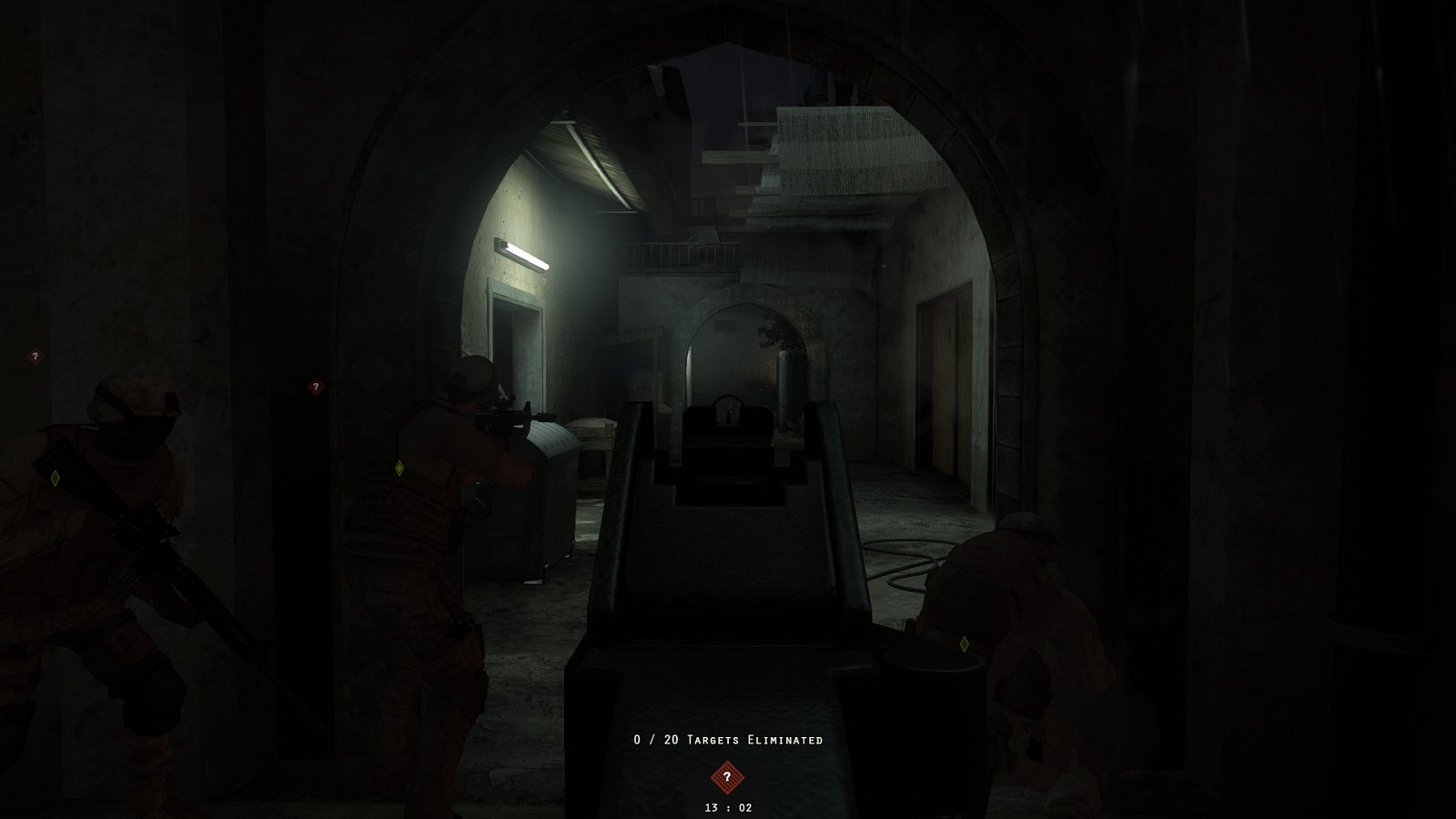Click the question marker beside the aiming teammate
The image size is (1456, 819).
coord(316,385)
